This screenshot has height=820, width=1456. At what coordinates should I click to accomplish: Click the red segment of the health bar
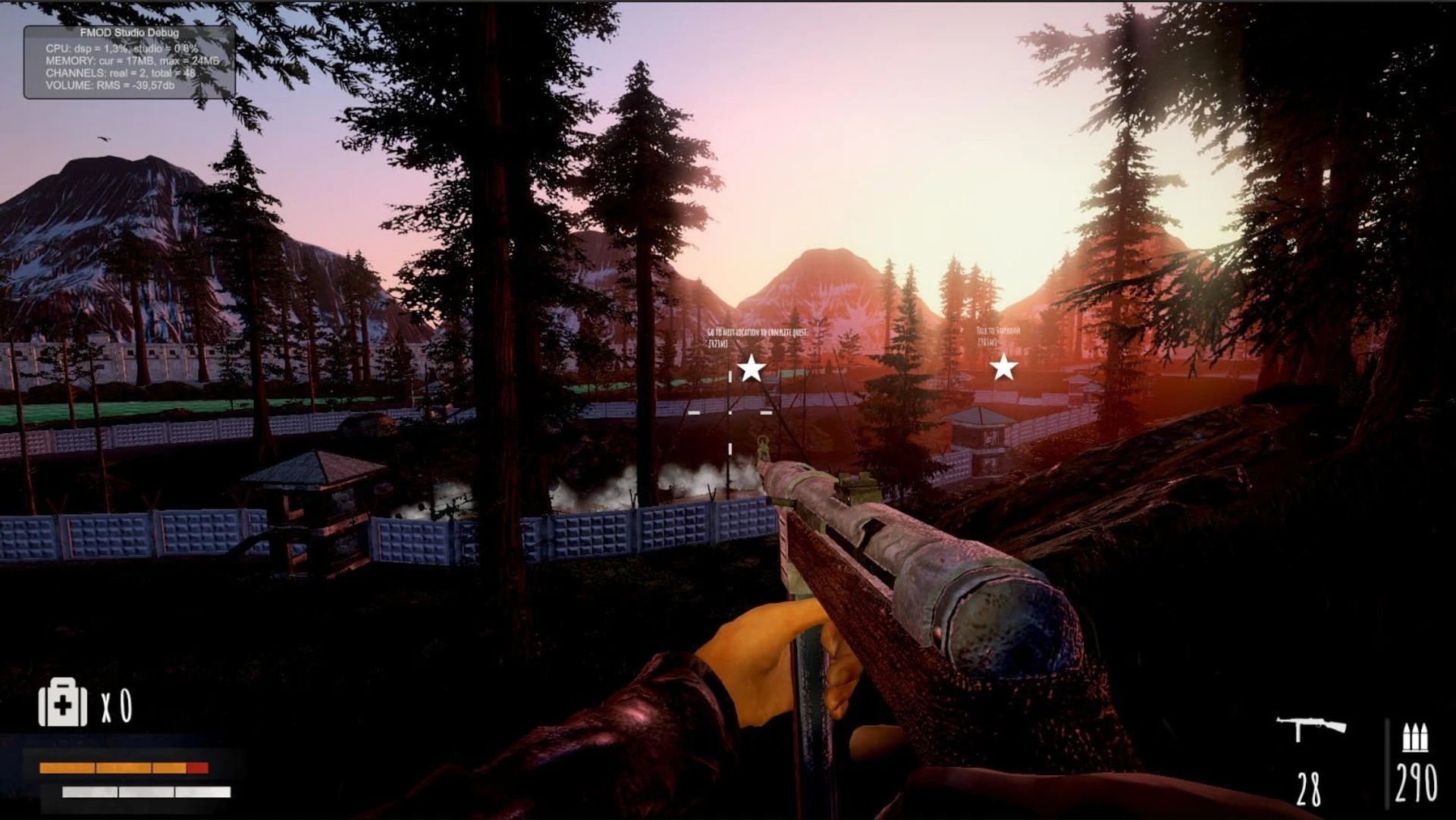[x=196, y=768]
